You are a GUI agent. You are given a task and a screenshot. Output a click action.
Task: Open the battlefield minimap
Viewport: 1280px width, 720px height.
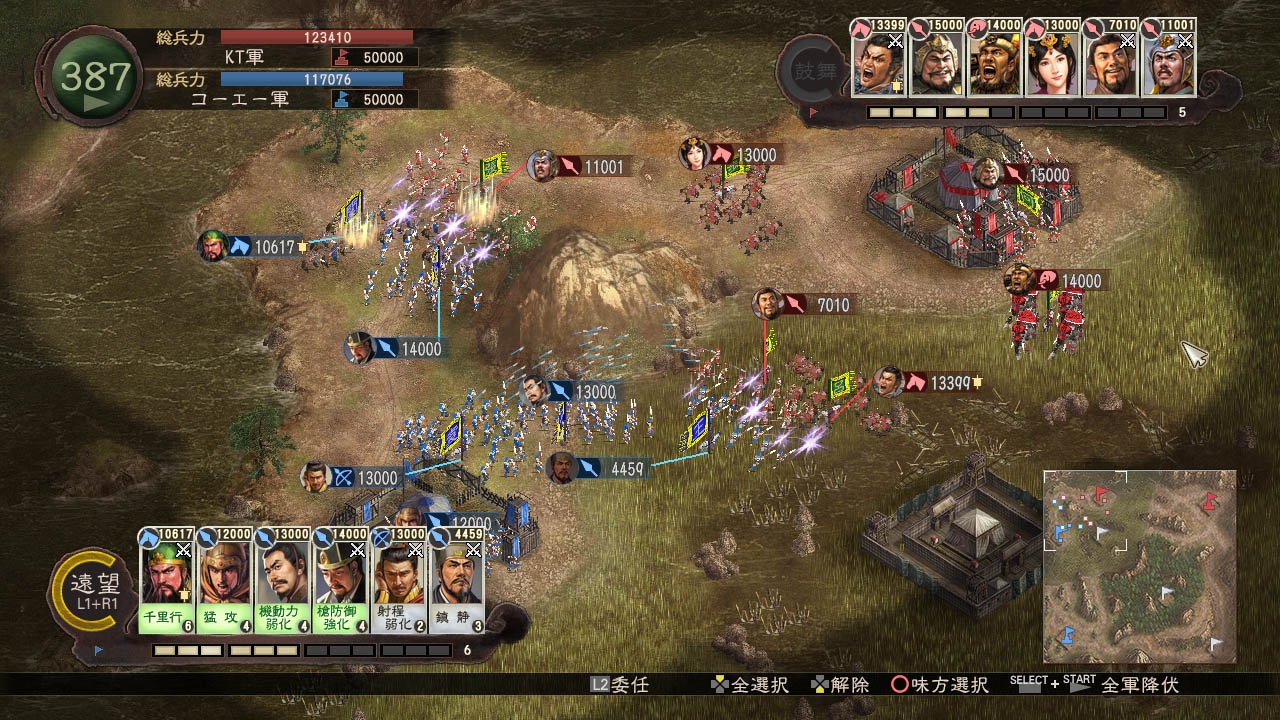point(1139,566)
